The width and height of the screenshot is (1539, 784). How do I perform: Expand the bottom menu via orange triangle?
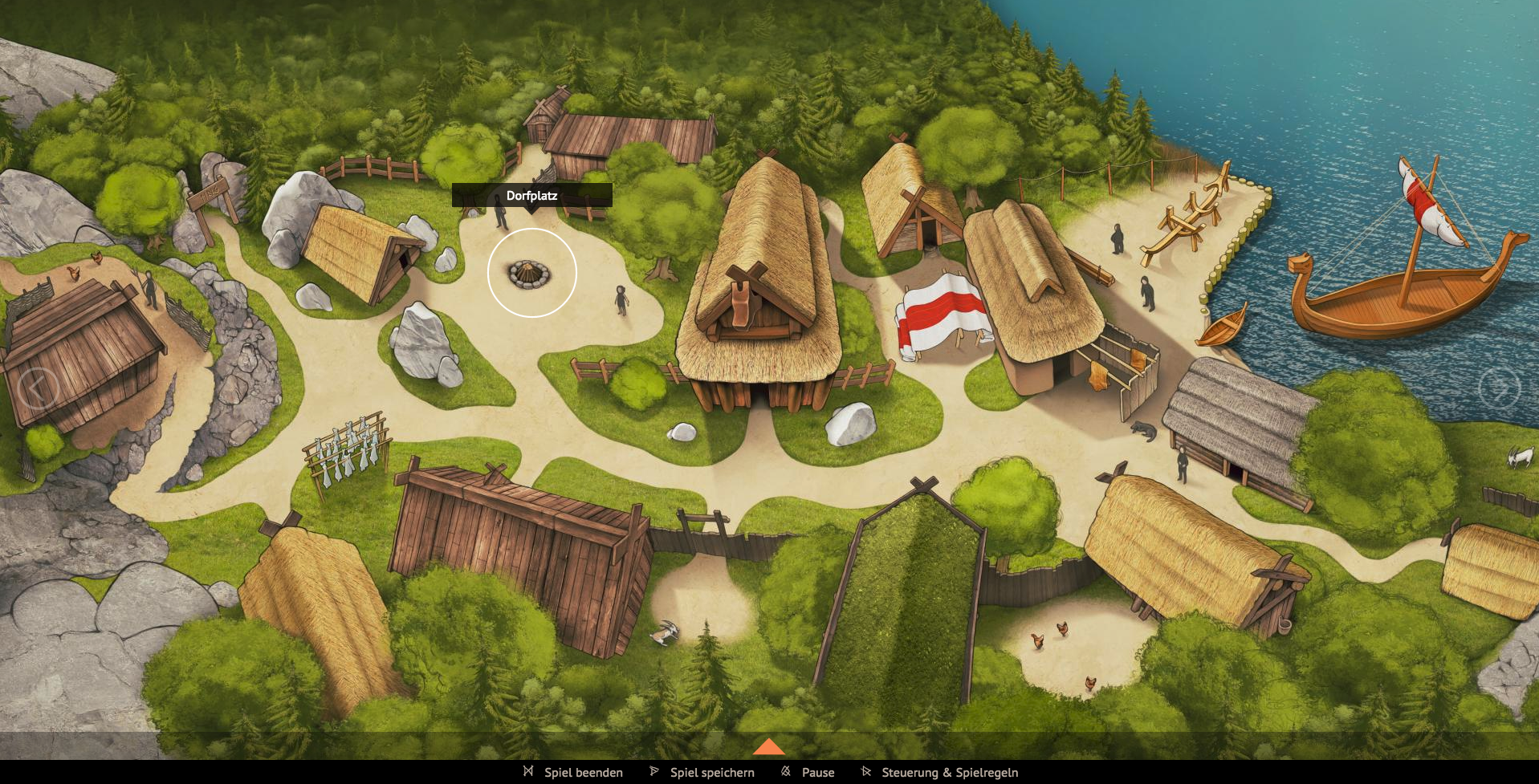pos(769,748)
